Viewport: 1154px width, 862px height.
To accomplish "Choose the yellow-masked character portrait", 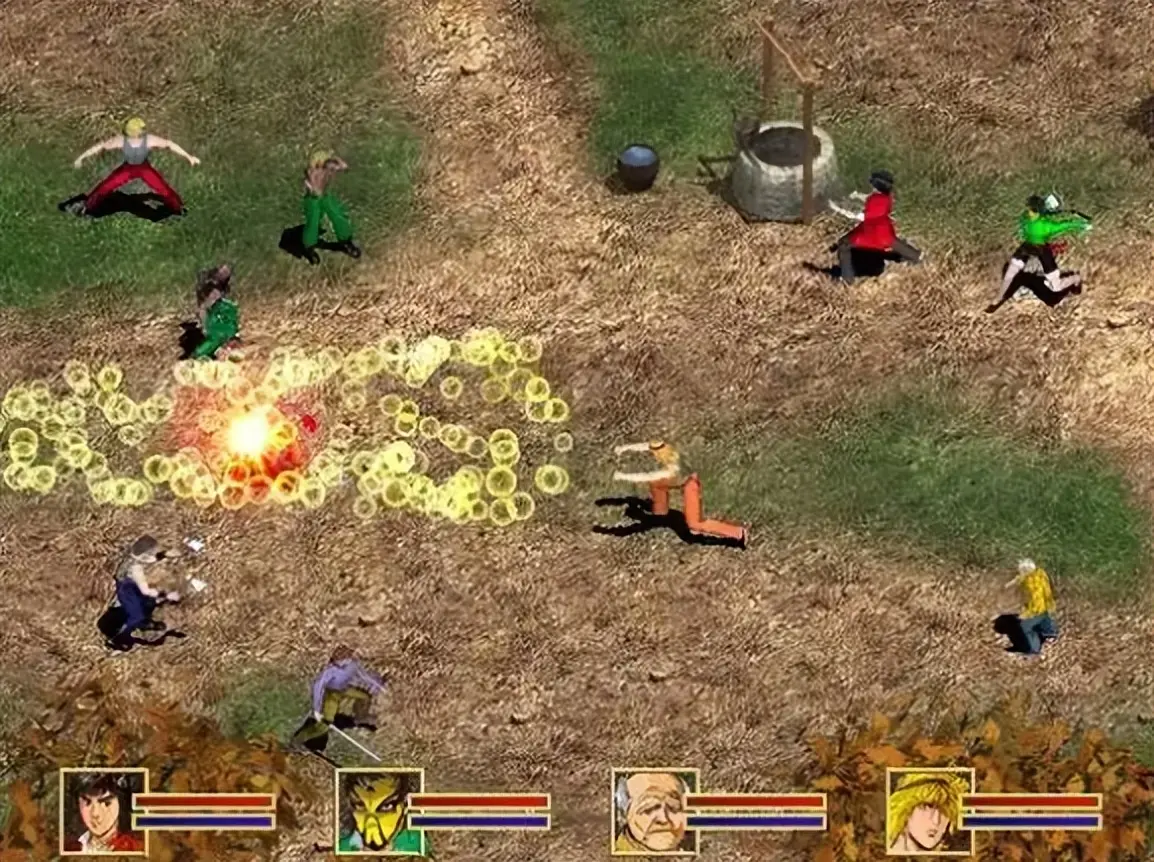I will [378, 811].
